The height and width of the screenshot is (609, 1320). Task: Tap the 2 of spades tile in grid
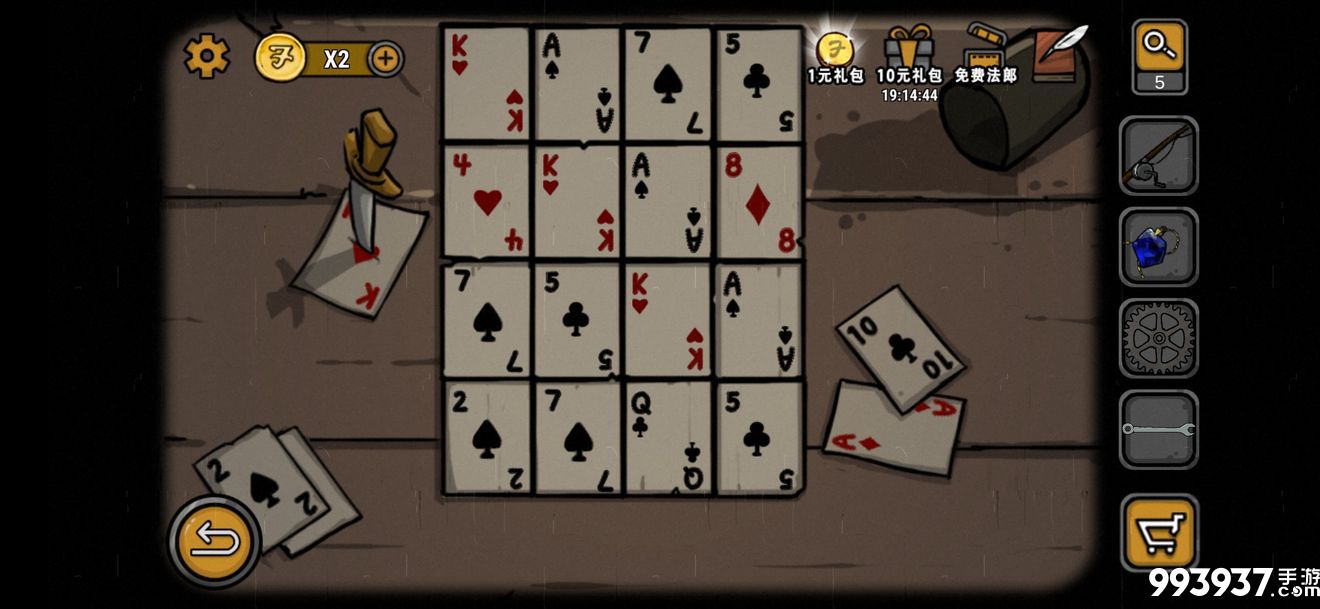[487, 437]
